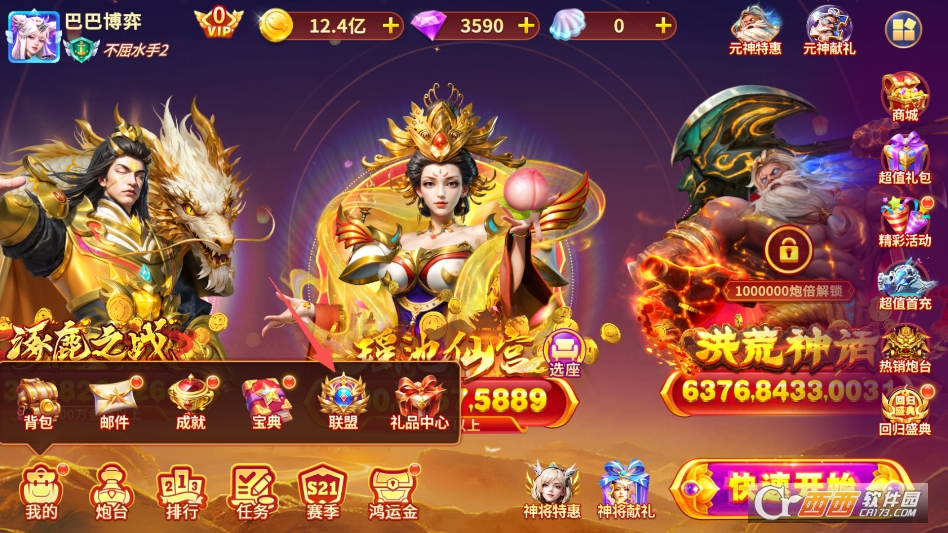The width and height of the screenshot is (948, 533).
Task: Open the 商城 shop
Action: pyautogui.click(x=904, y=97)
